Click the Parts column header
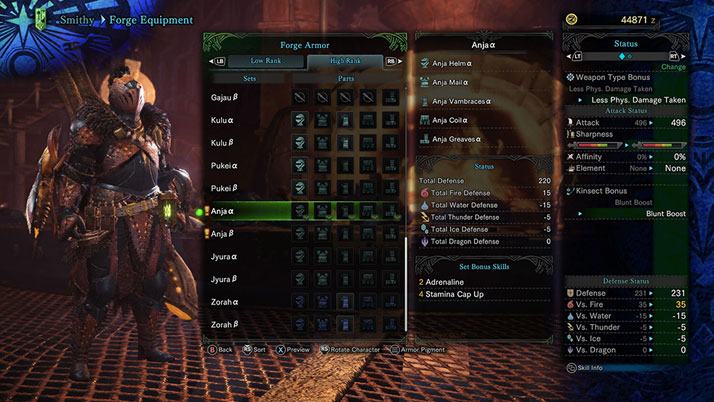Viewport: 714px width, 402px height. click(346, 78)
